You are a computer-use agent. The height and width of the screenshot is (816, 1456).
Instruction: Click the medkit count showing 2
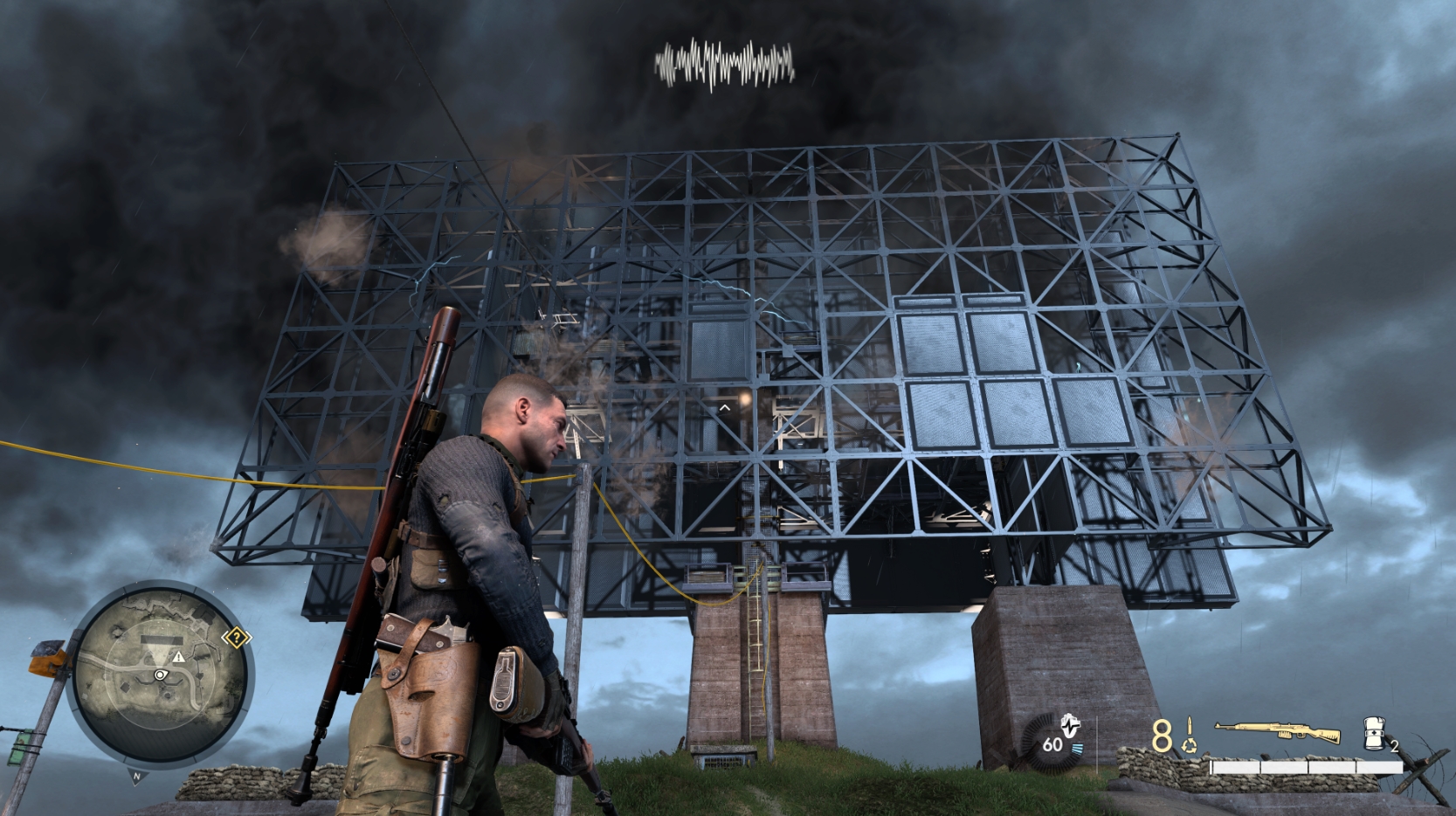1395,746
